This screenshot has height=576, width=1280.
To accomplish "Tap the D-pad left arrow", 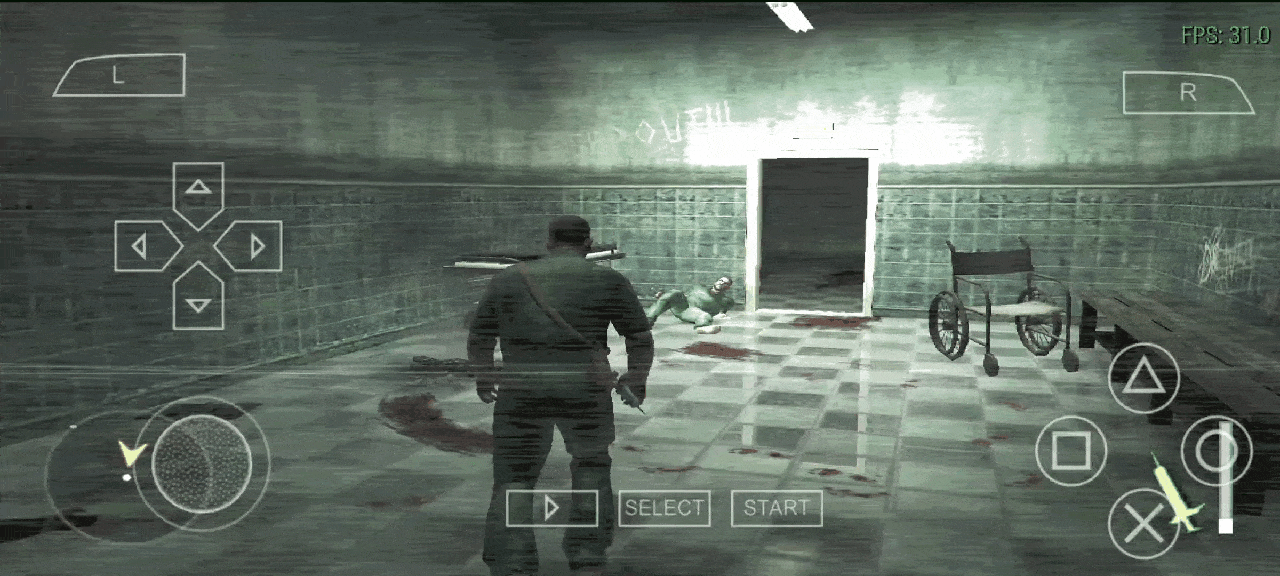I will [x=142, y=246].
